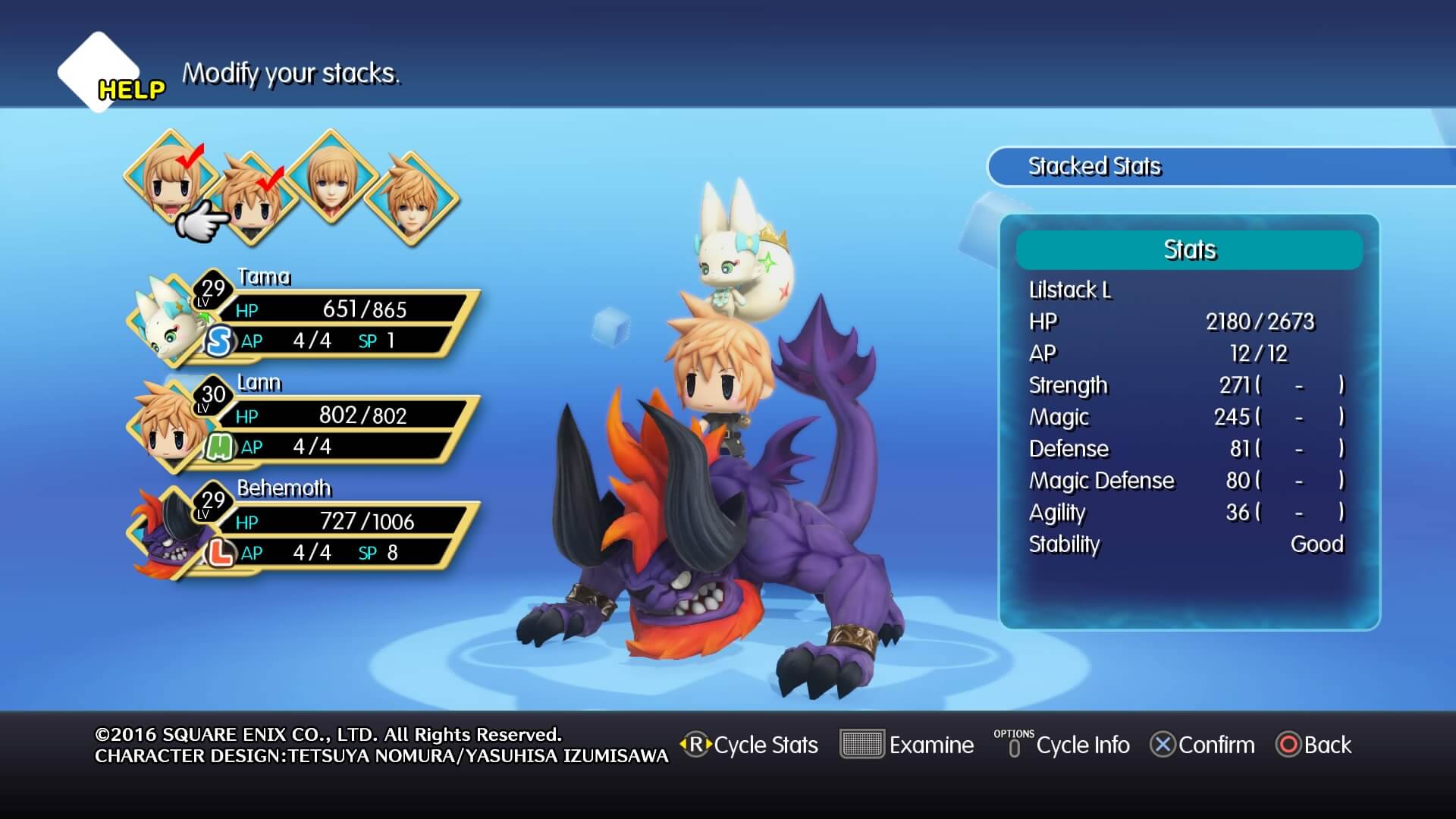Click the R Cycle Stats shoulder button icon
Screen dimensions: 1456x819
click(x=695, y=745)
